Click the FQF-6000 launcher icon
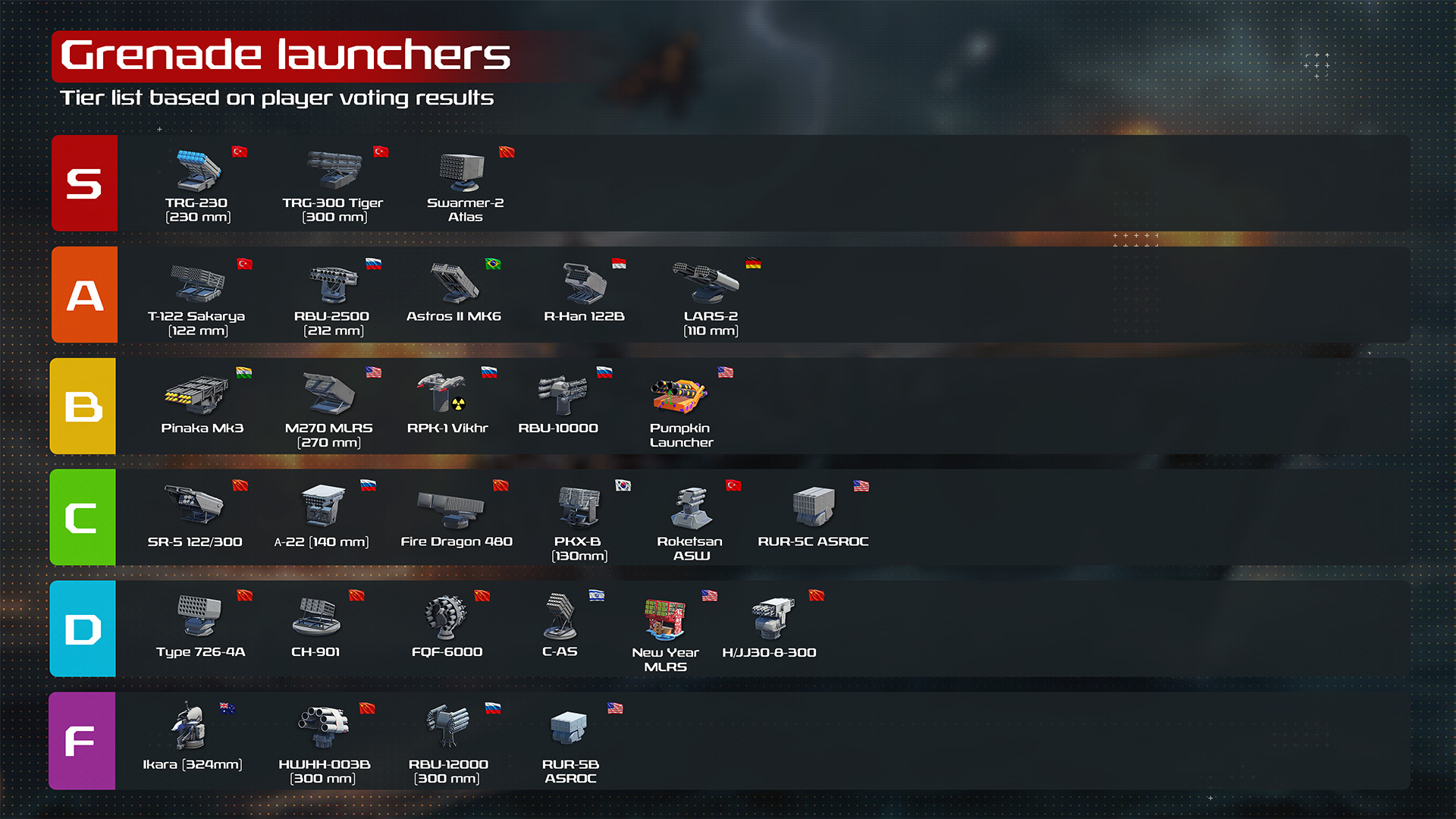The width and height of the screenshot is (1456, 819). (x=447, y=617)
